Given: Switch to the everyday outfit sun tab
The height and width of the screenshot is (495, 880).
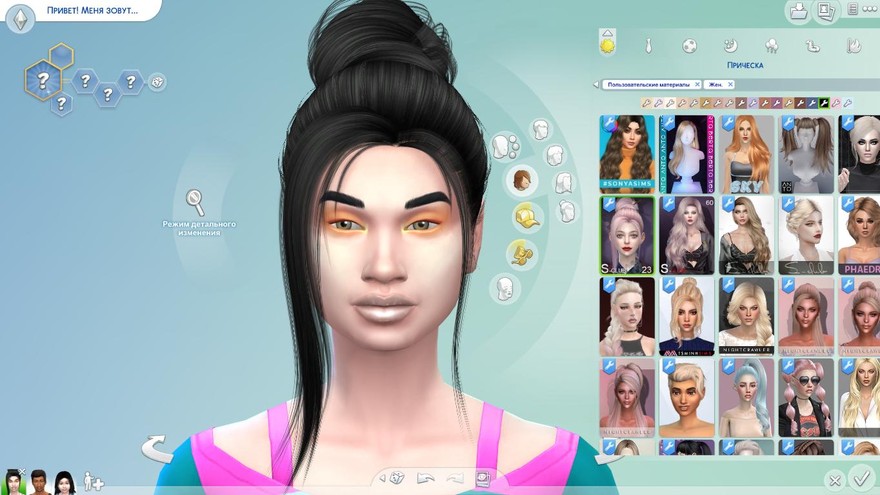Looking at the screenshot, I should [x=607, y=45].
